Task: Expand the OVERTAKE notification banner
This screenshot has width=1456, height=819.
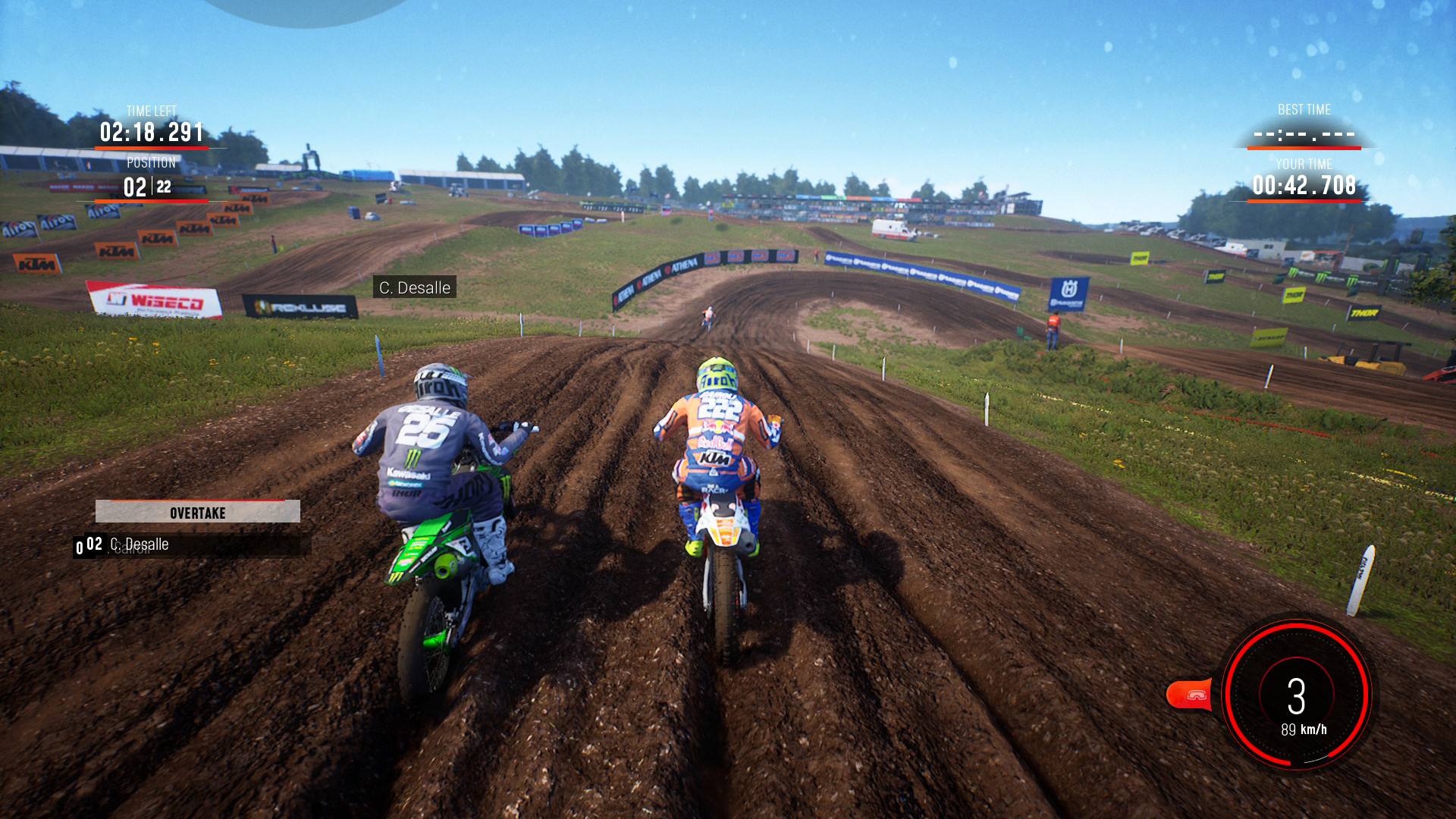Action: pos(197,513)
